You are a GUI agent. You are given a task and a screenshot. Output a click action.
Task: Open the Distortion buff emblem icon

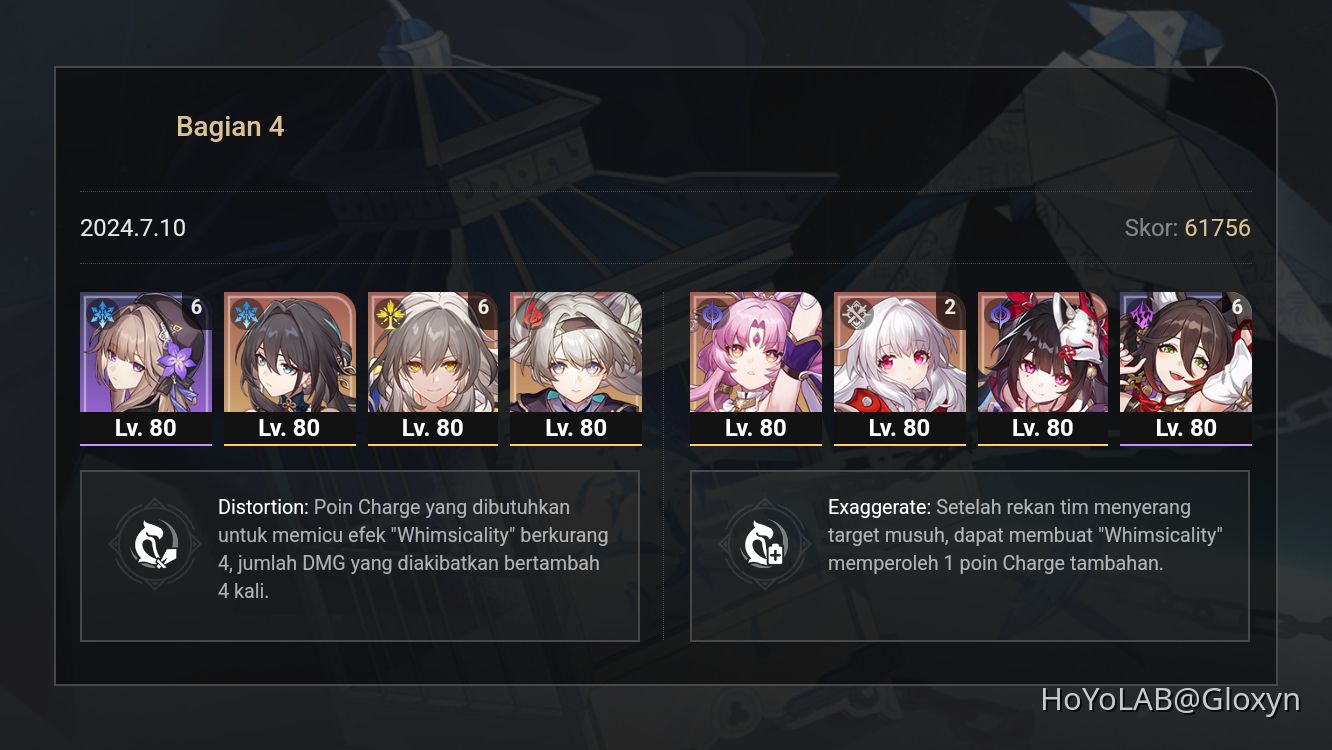pyautogui.click(x=154, y=544)
